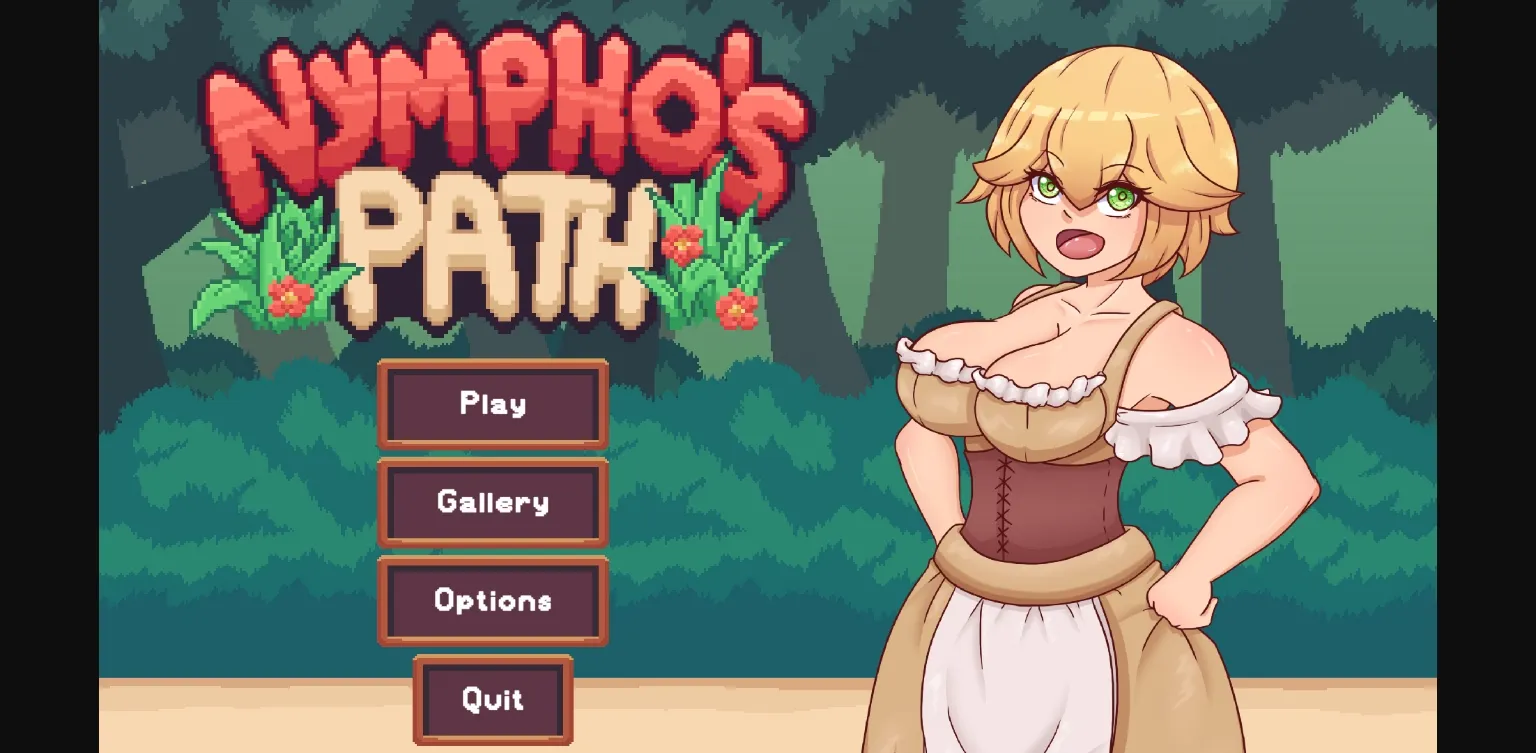Open the Gallery screen
Viewport: 1536px width, 753px height.
pyautogui.click(x=492, y=503)
